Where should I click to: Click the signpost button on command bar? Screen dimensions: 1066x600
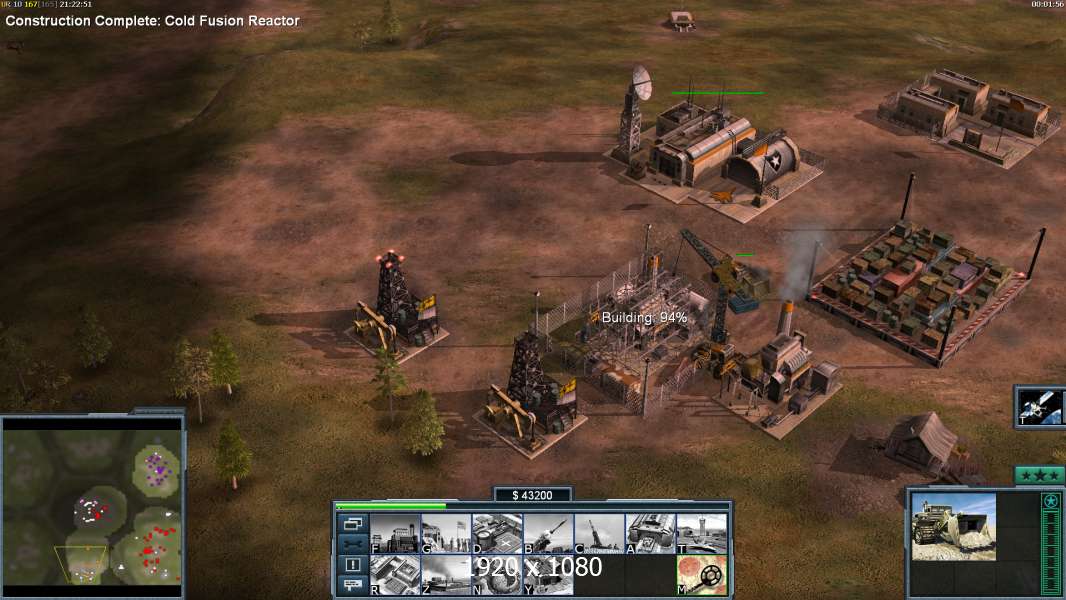click(x=353, y=585)
